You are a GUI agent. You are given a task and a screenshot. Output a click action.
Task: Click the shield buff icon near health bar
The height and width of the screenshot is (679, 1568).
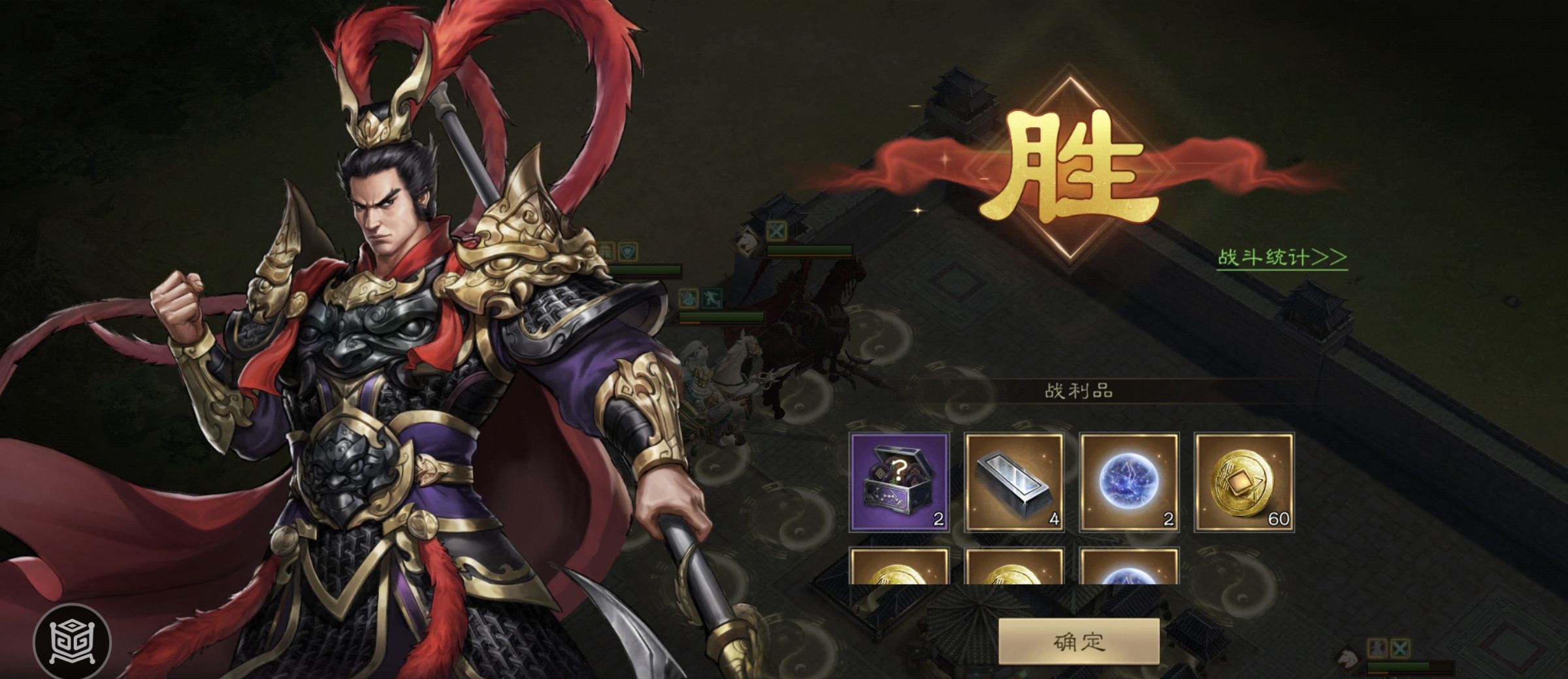pyautogui.click(x=627, y=251)
